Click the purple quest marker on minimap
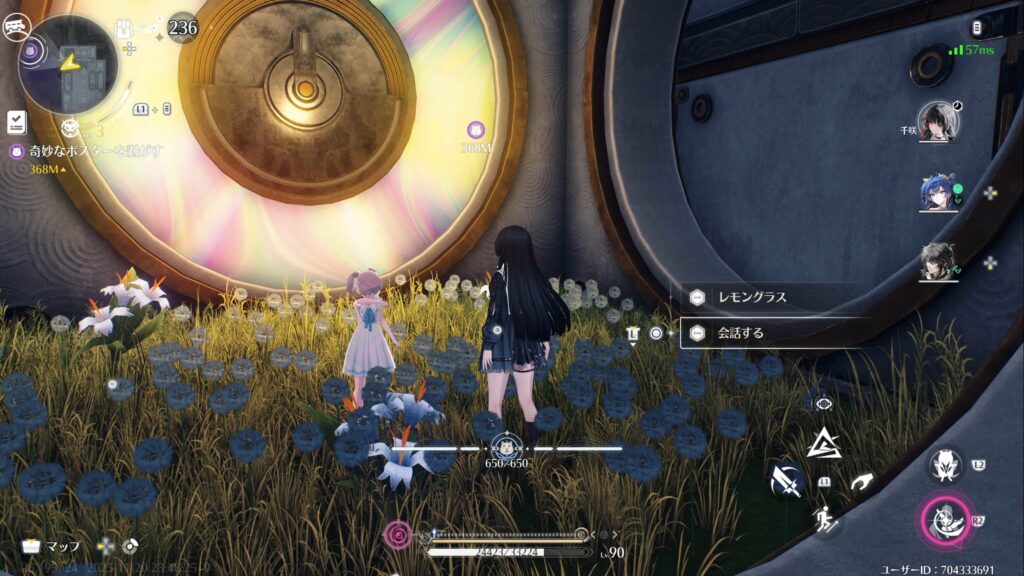1024x576 pixels. point(32,49)
